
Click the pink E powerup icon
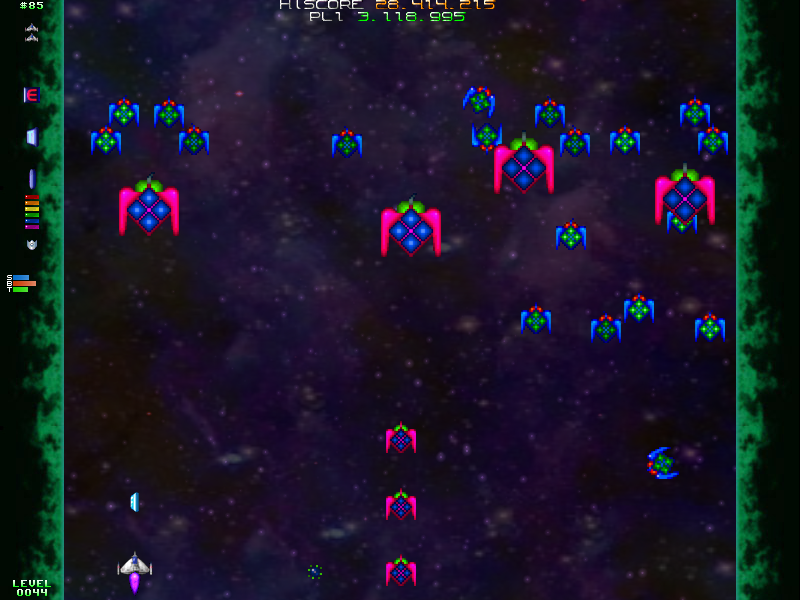point(31,95)
